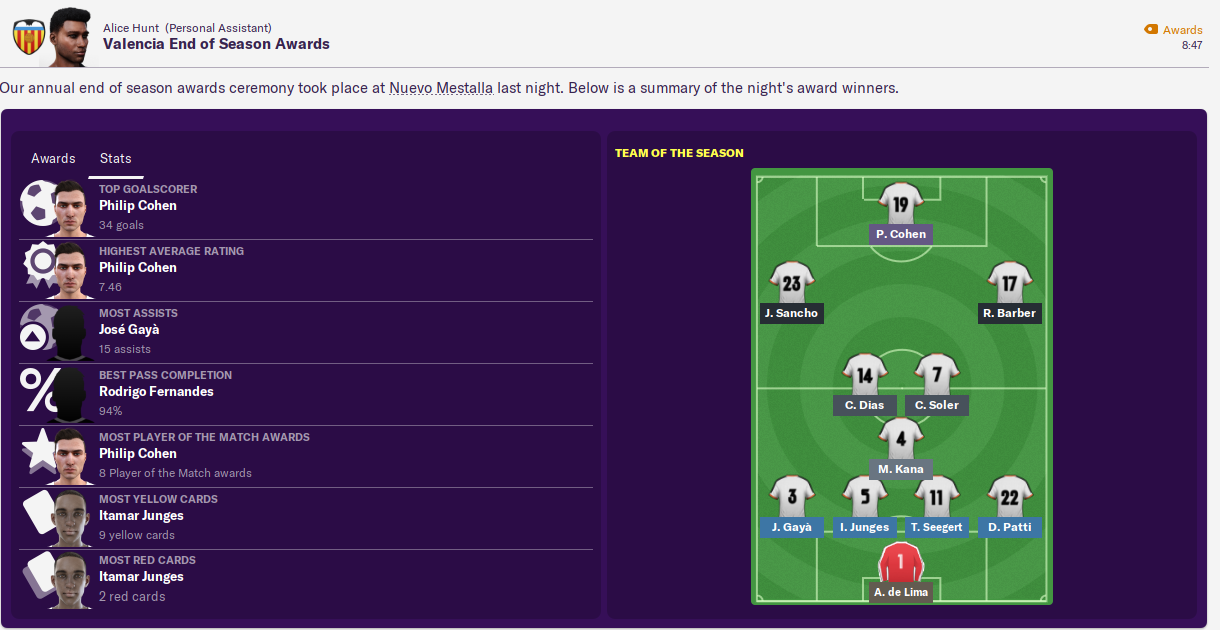Select Itamar Junges in the yellow cards row
The height and width of the screenshot is (630, 1220).
[141, 515]
